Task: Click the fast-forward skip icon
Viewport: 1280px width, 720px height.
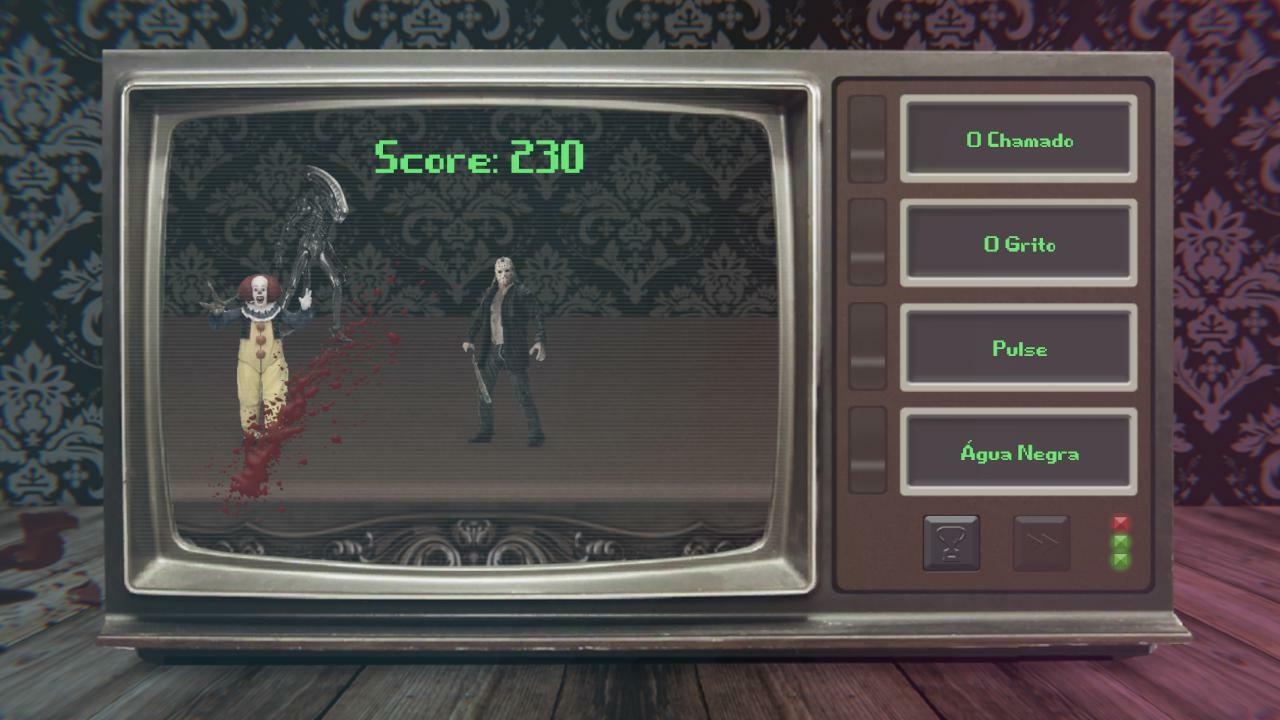Action: coord(1039,542)
